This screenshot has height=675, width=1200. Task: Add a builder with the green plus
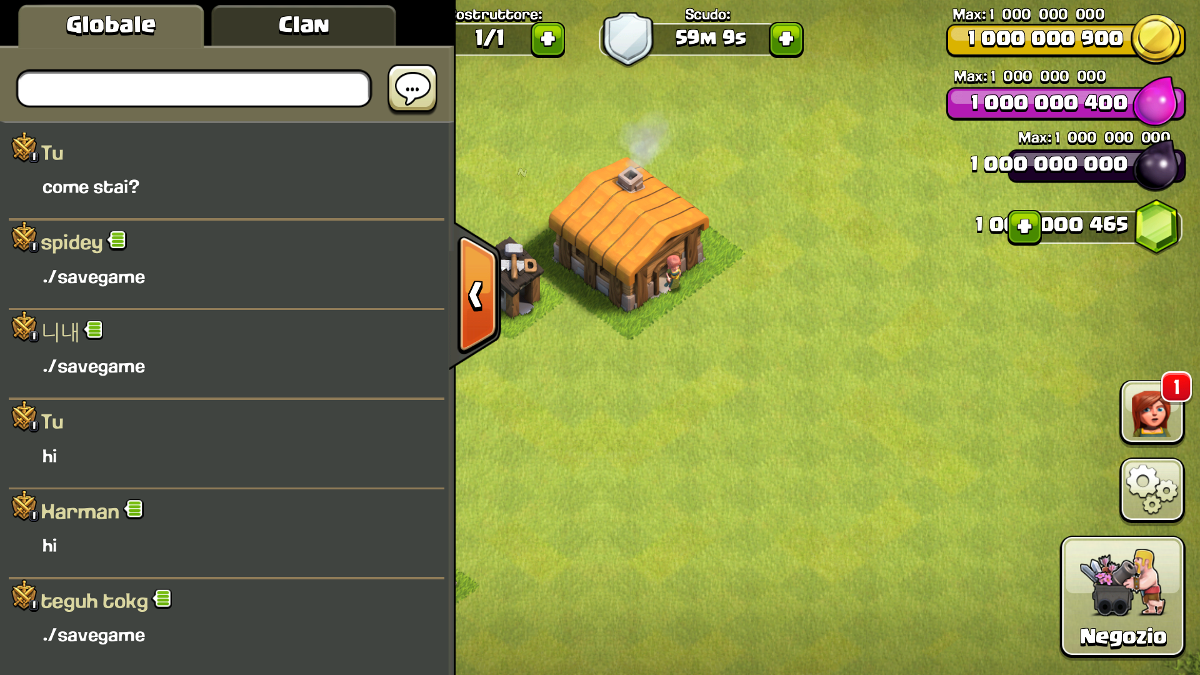tap(547, 39)
